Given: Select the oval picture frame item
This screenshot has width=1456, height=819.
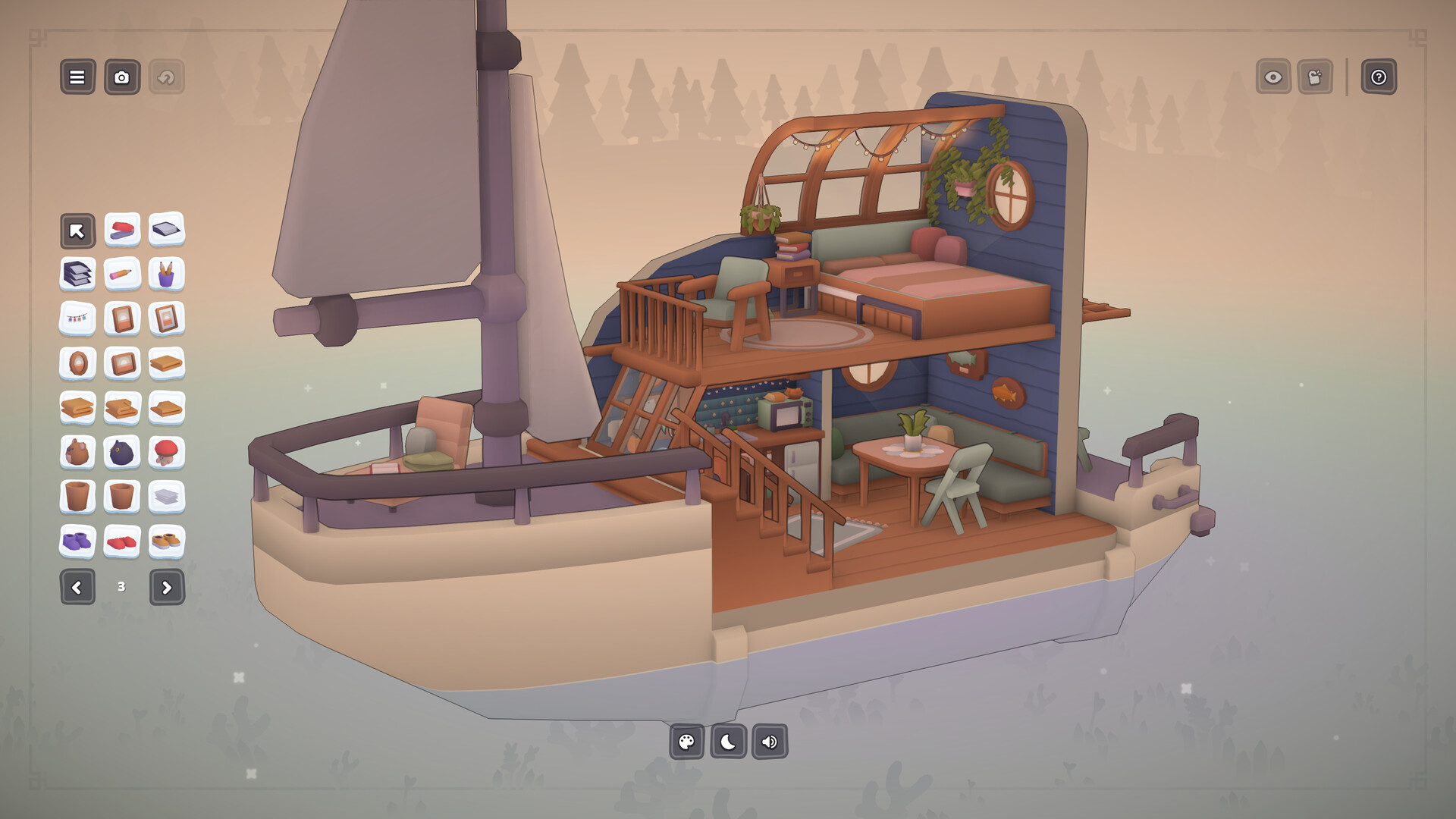Looking at the screenshot, I should [77, 364].
